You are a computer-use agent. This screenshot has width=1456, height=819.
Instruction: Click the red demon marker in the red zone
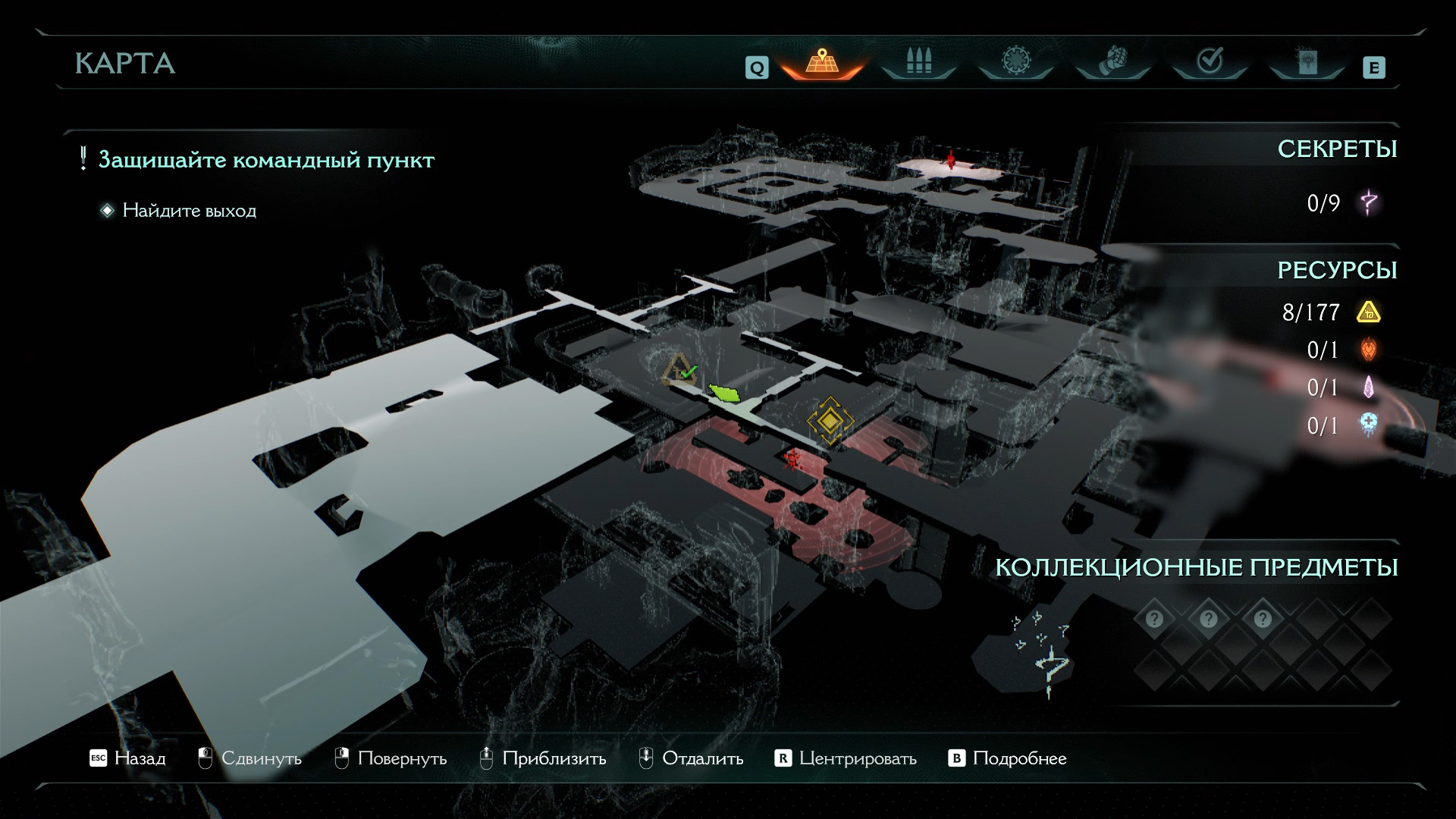point(793,458)
